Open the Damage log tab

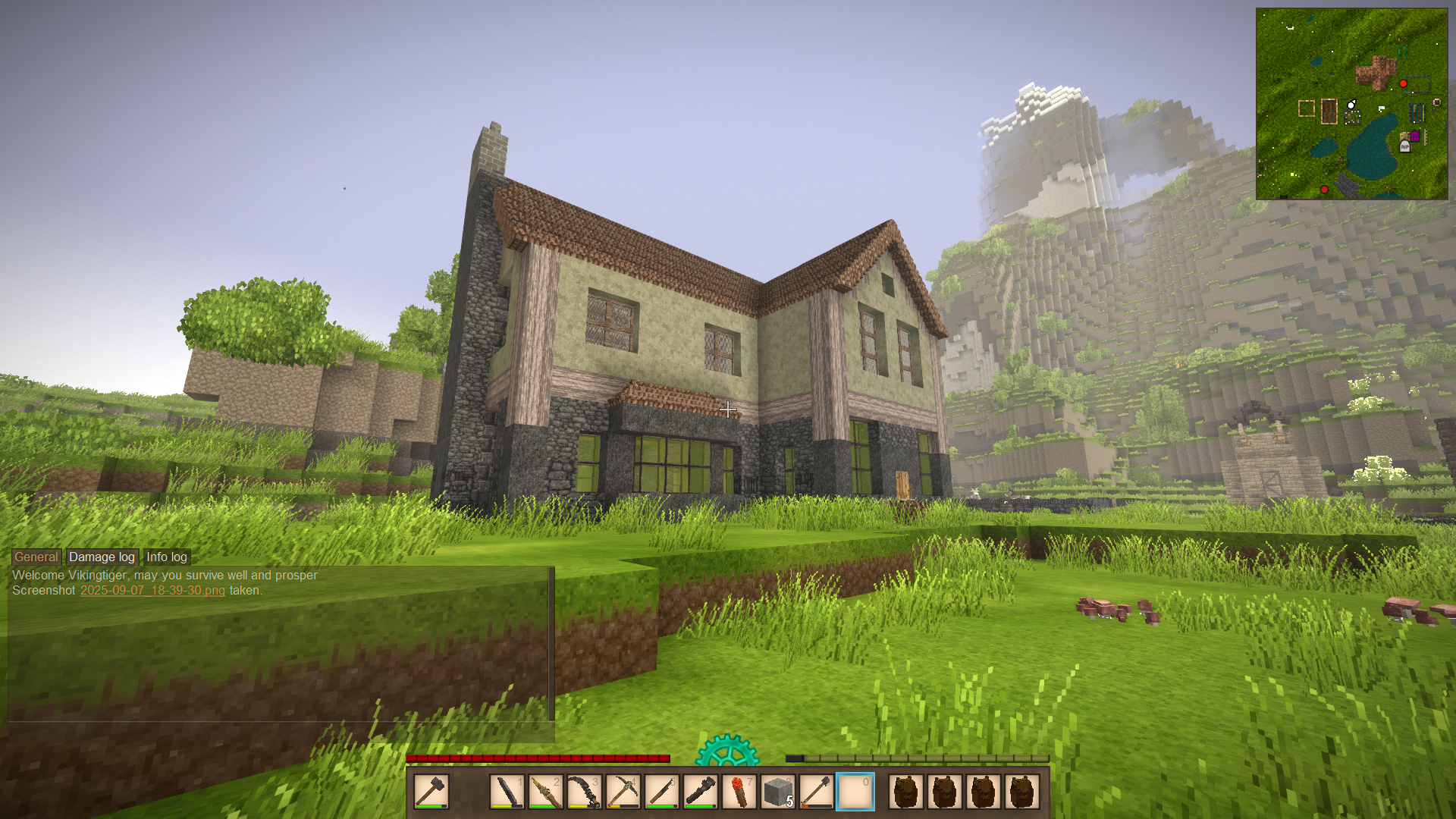pos(102,557)
